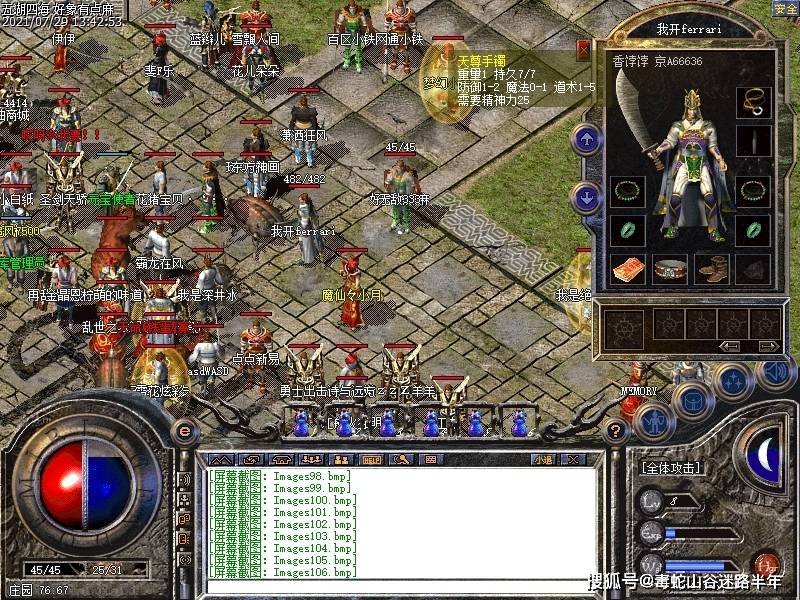The width and height of the screenshot is (800, 600).
Task: Select the equipped necklace slot
Action: tap(752, 101)
